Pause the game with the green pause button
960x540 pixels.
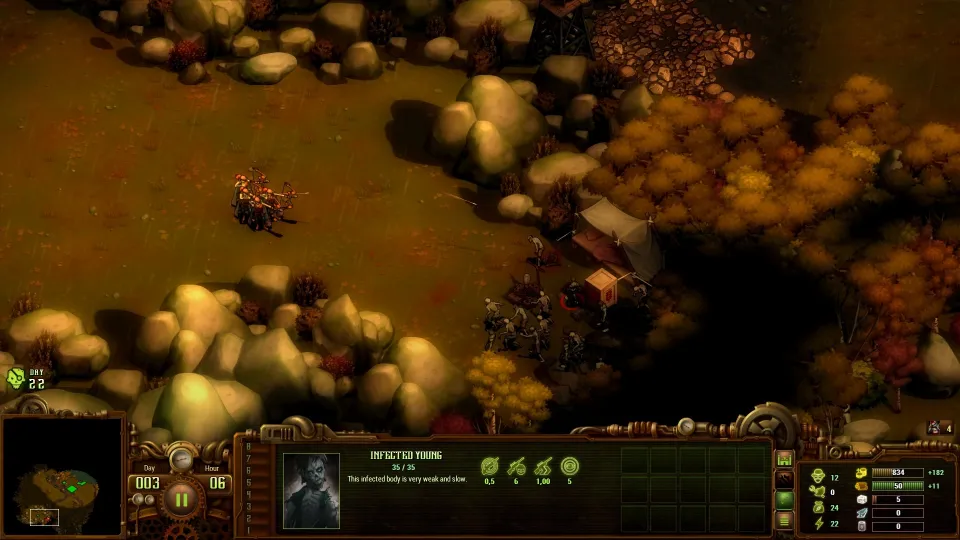point(181,497)
